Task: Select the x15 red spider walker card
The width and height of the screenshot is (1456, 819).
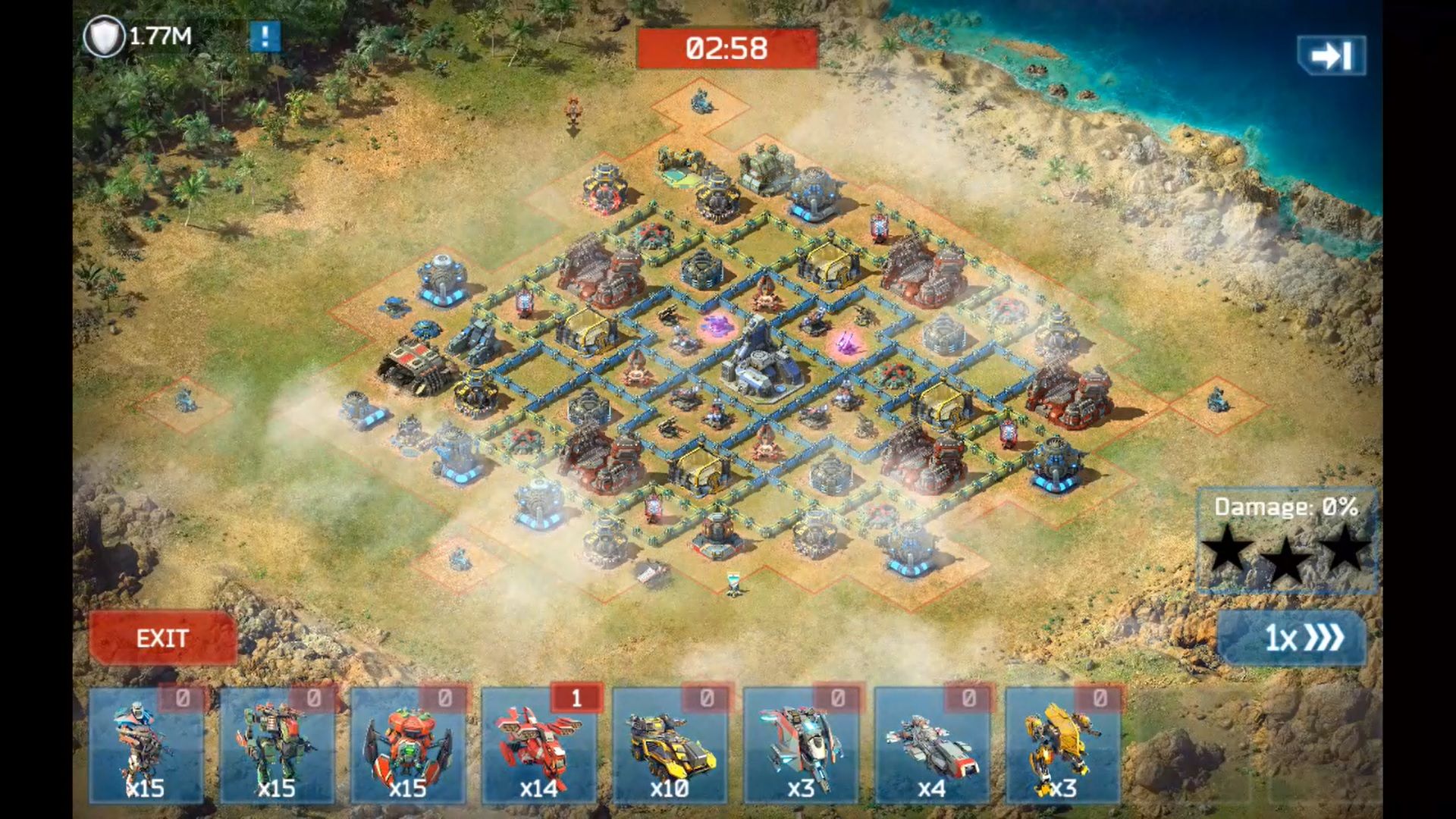Action: 408,745
